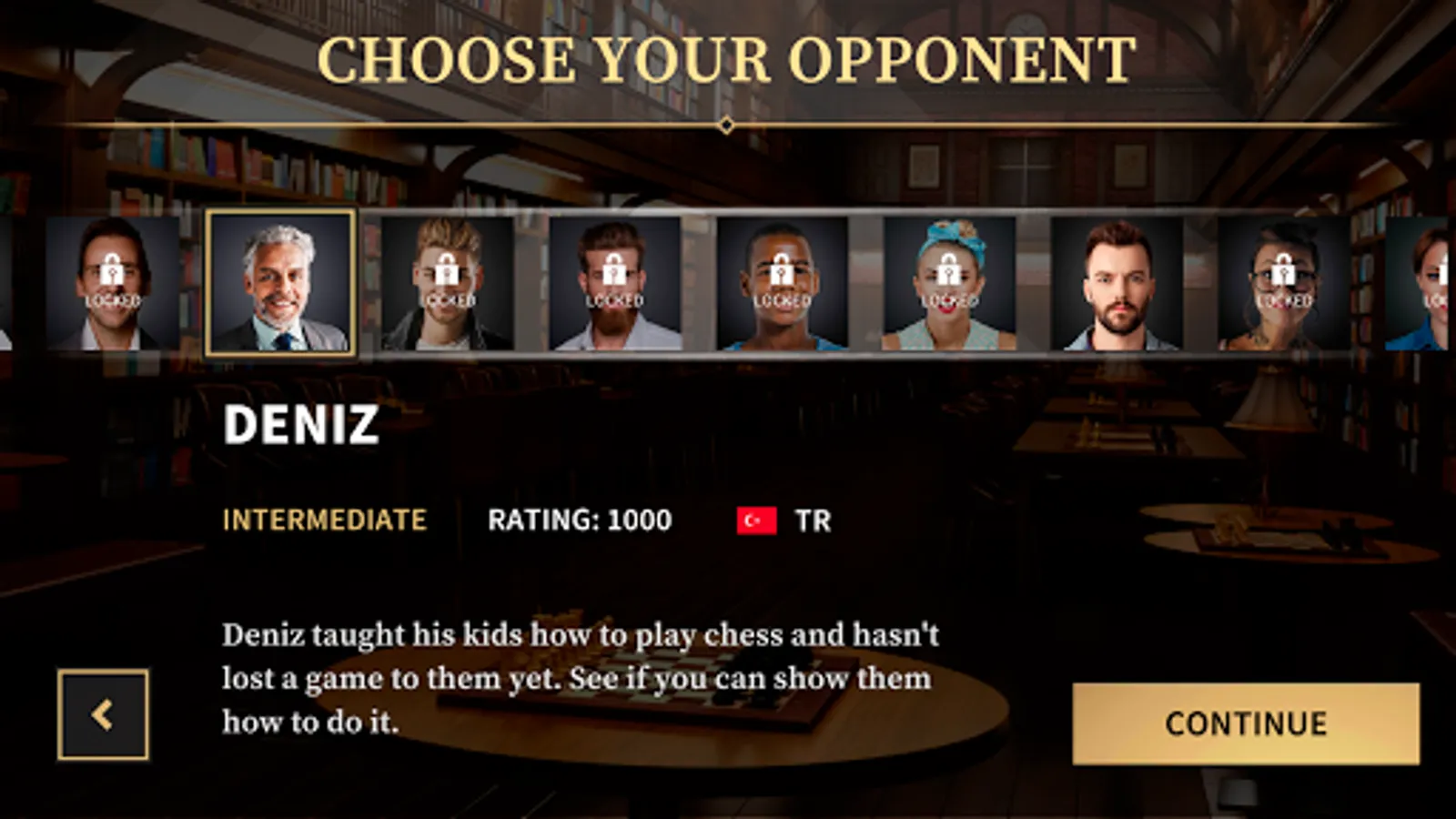Go back with the arrow button
The image size is (1456, 819).
(103, 714)
